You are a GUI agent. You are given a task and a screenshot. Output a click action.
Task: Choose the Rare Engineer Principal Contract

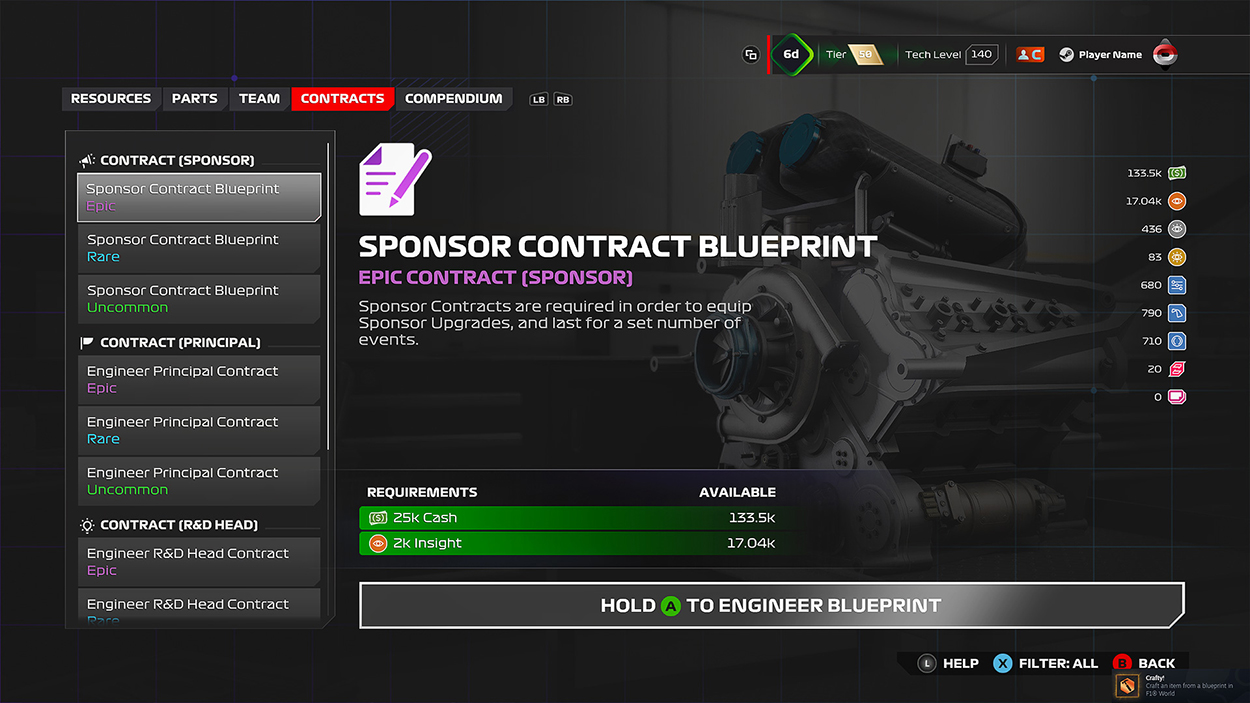click(x=199, y=431)
